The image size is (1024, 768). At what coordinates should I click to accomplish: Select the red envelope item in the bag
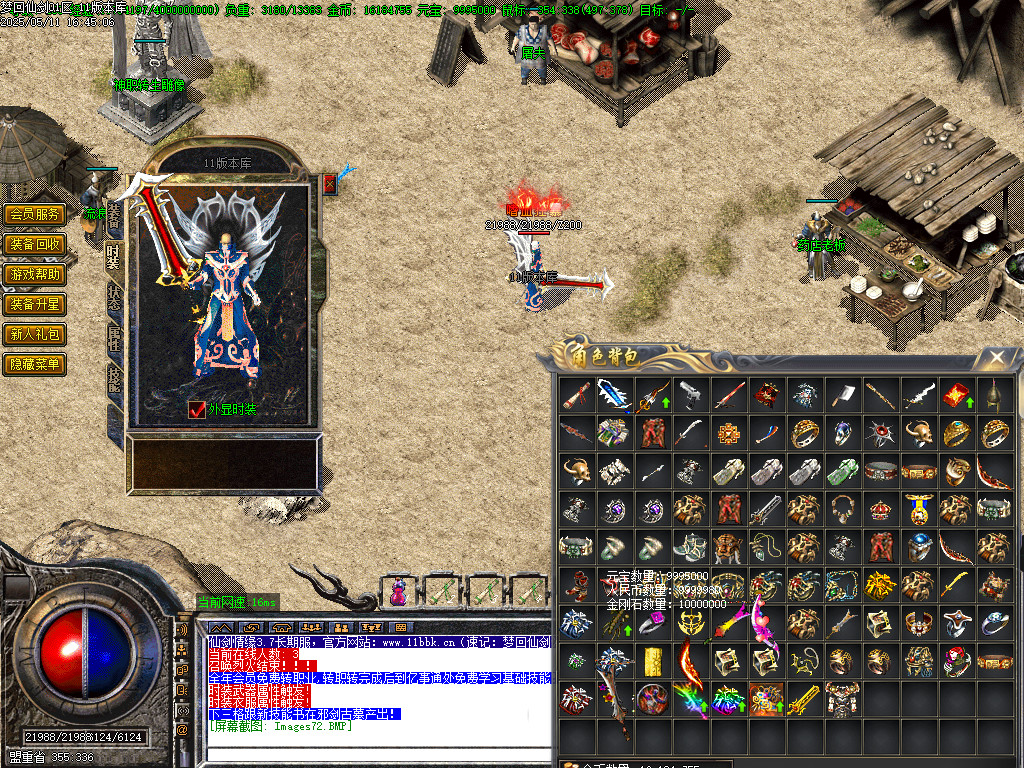point(956,394)
